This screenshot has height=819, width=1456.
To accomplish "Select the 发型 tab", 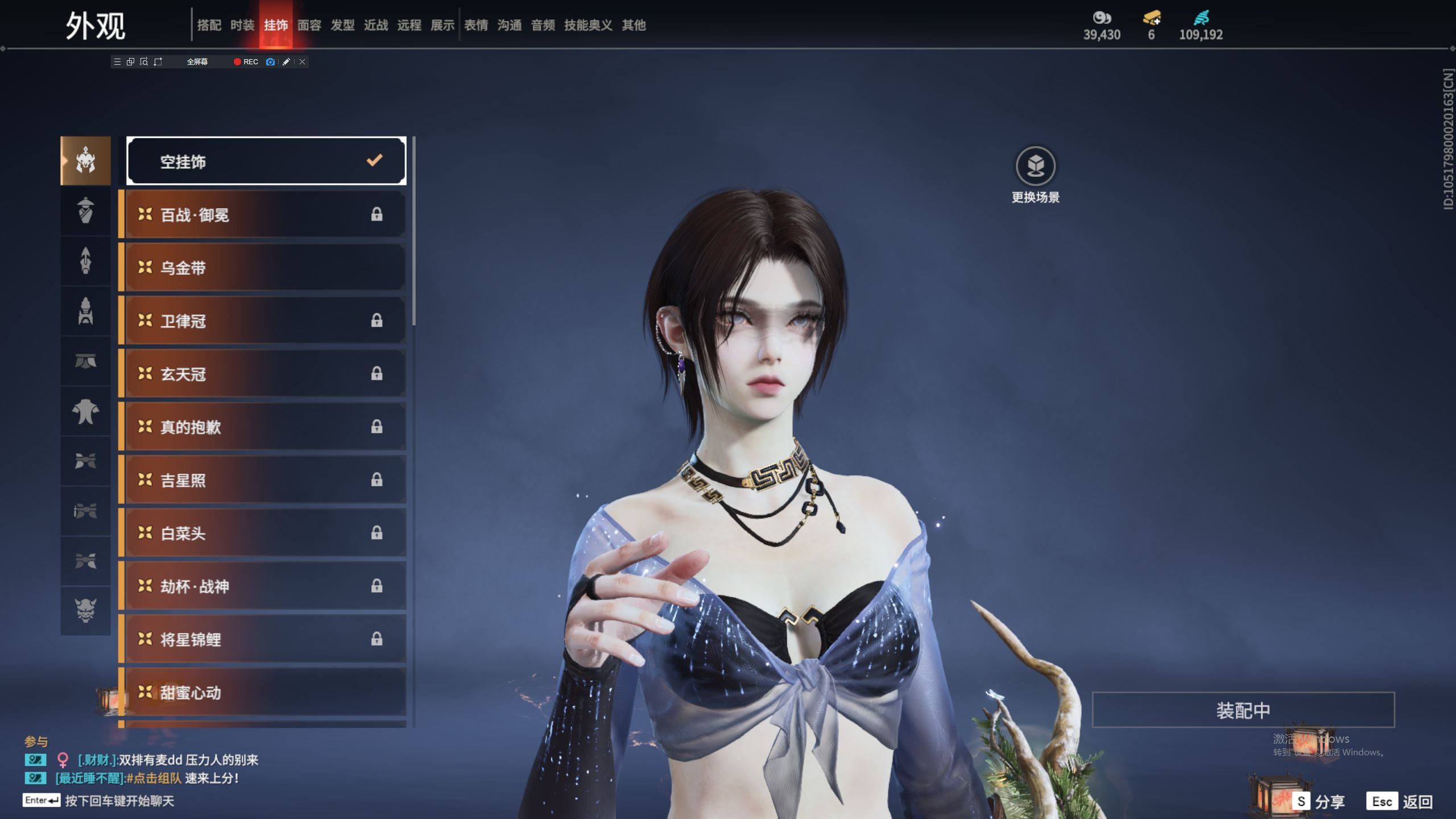I will (342, 25).
